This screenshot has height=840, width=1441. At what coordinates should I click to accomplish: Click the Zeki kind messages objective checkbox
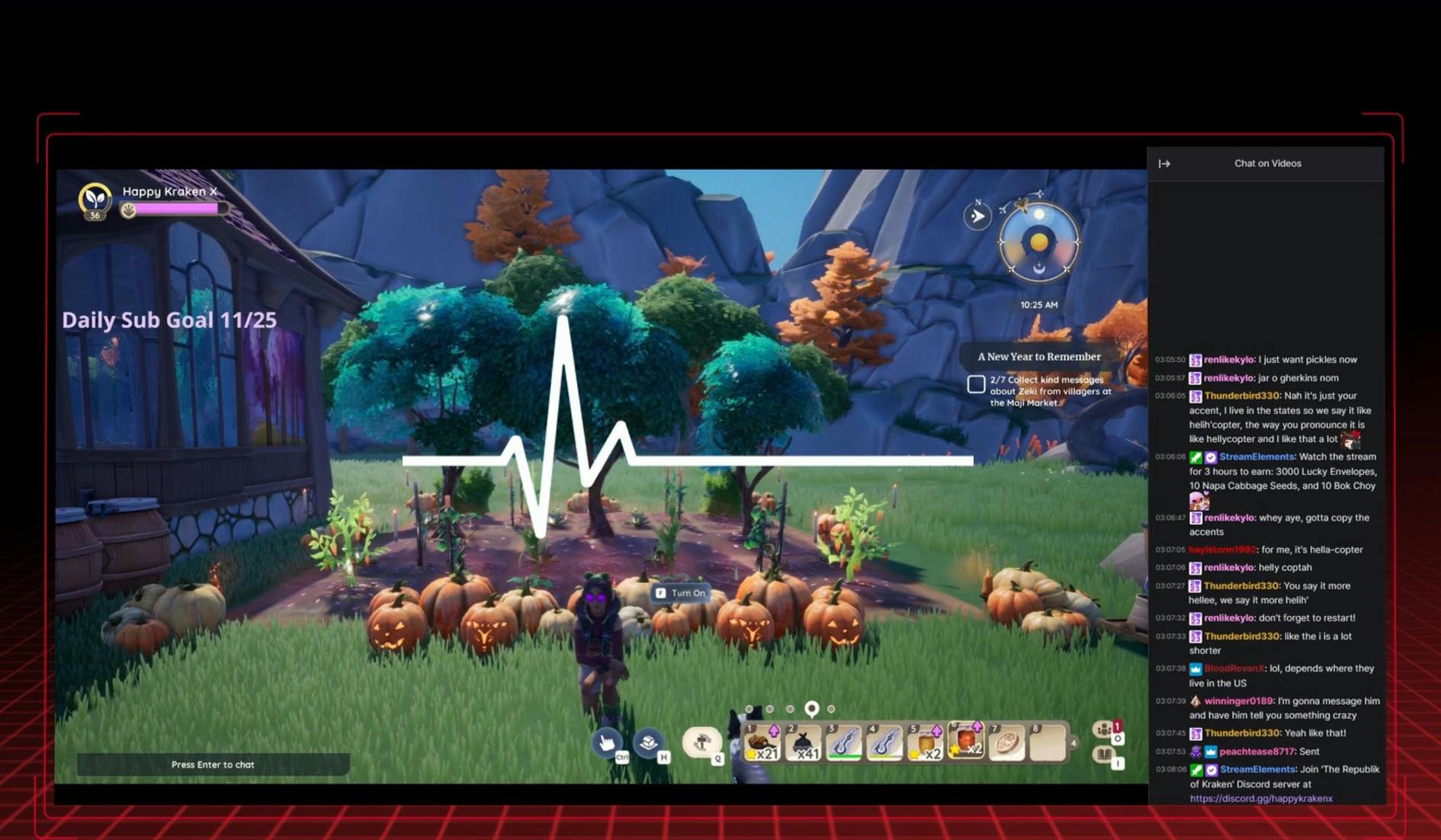976,384
